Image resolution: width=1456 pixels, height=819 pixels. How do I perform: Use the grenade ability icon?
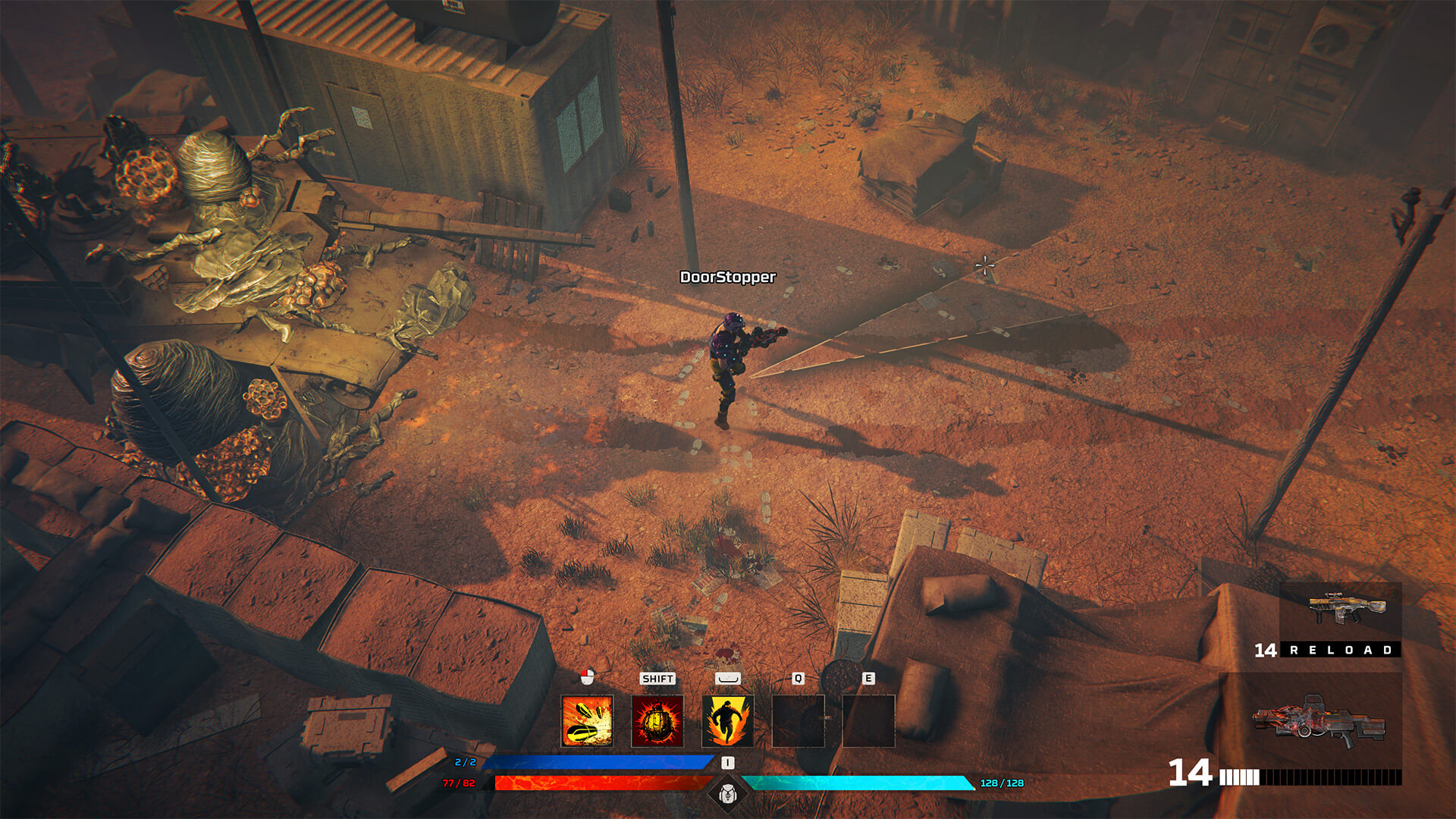tap(657, 721)
